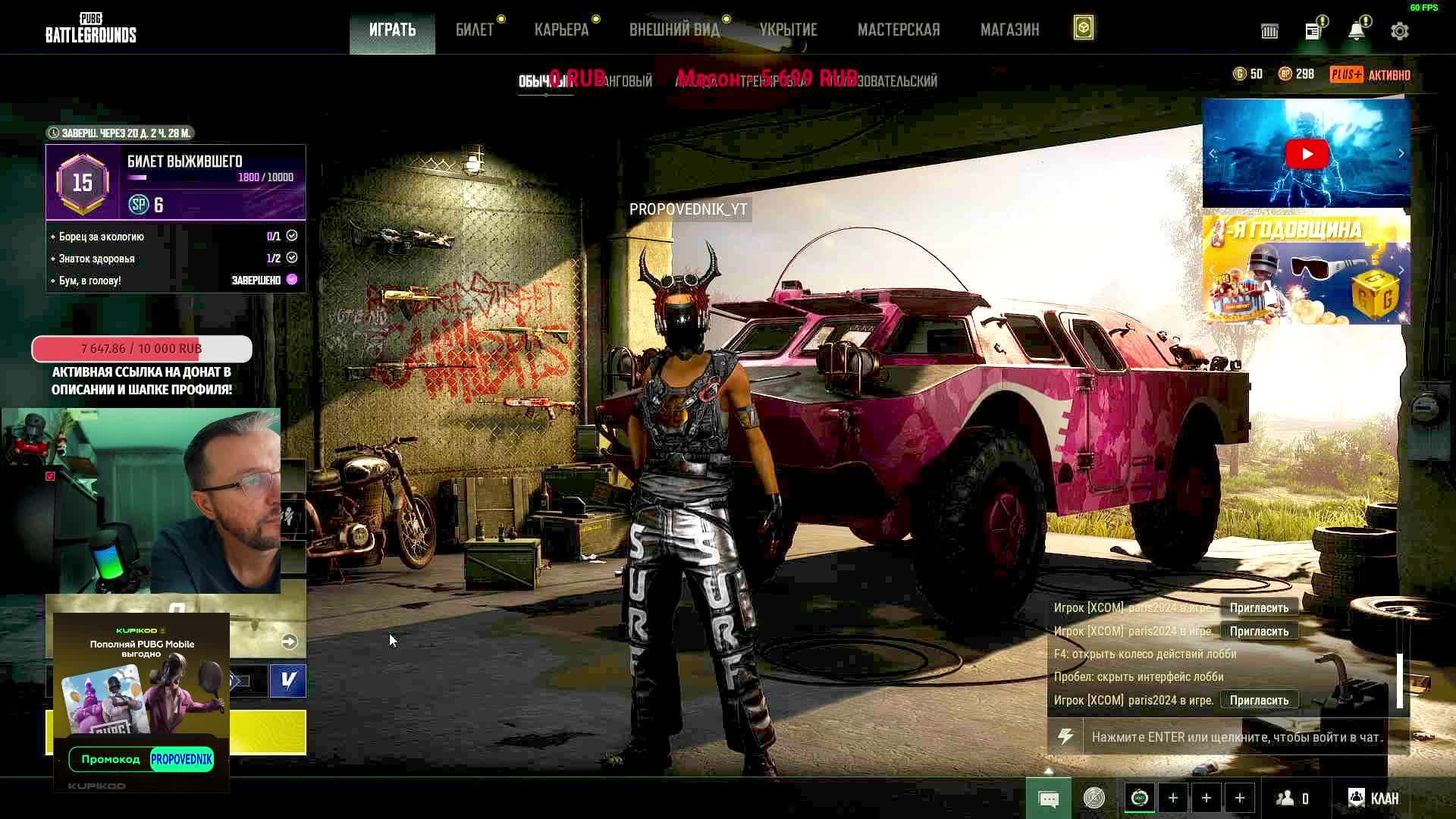Visit the Магазин tab
Viewport: 1456px width, 819px height.
point(1009,30)
